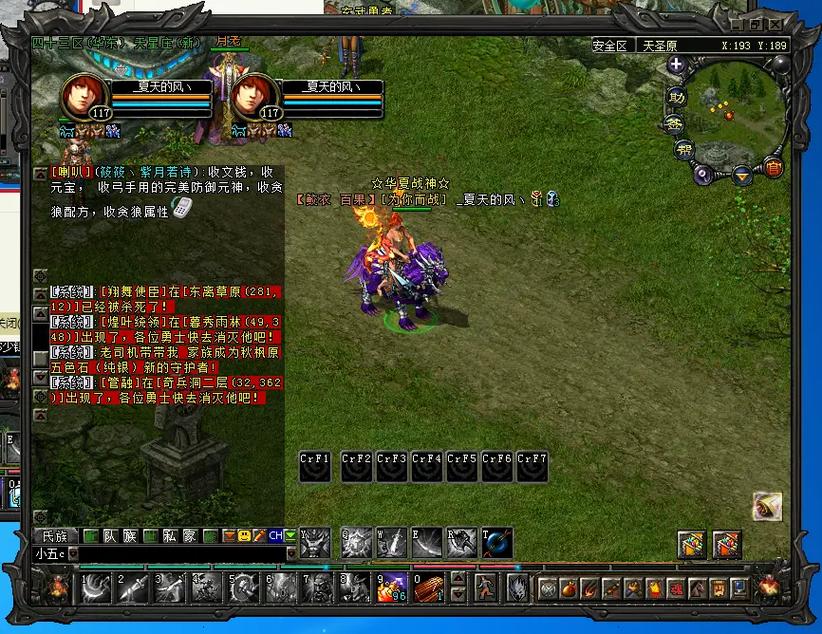Click the magnifier search button under the minimap
Image resolution: width=822 pixels, height=634 pixels.
tap(704, 174)
